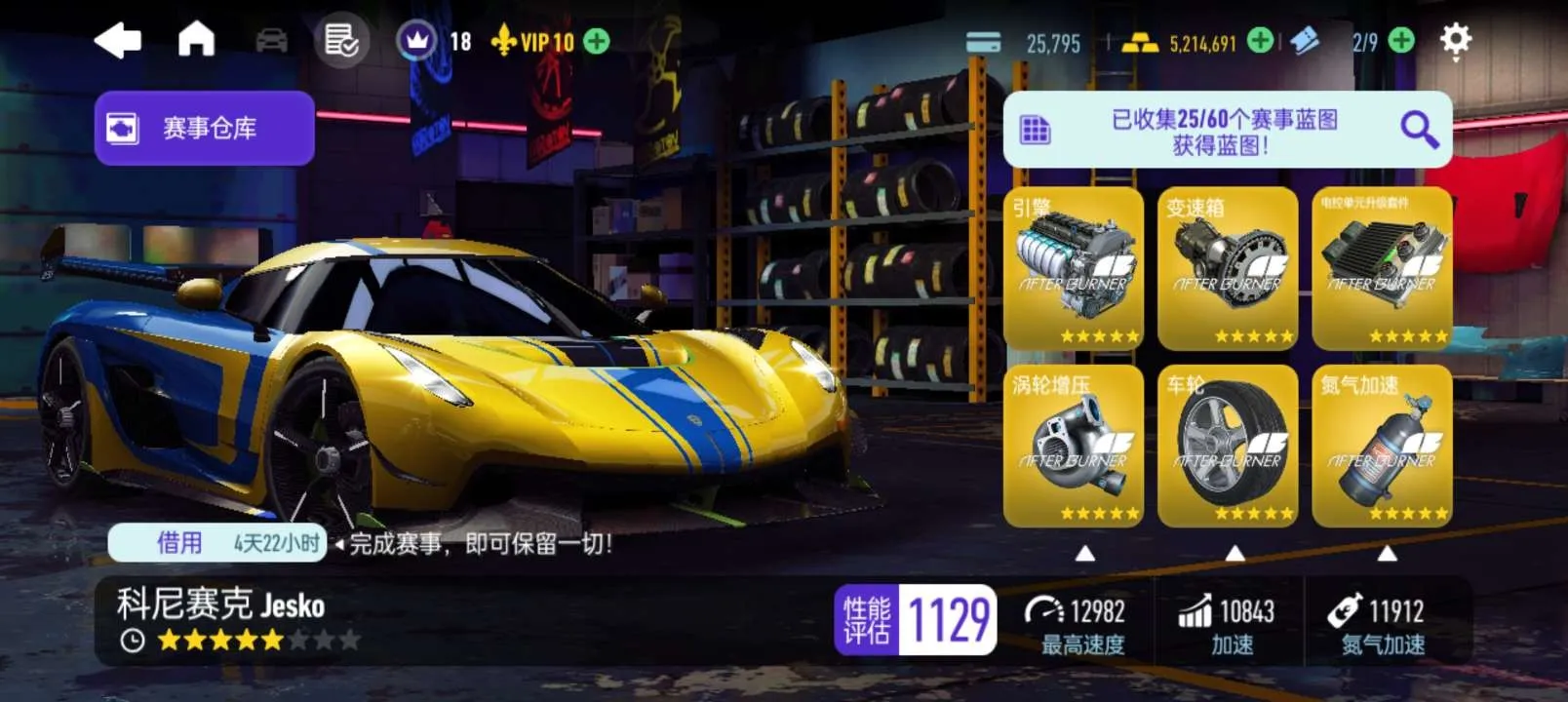The width and height of the screenshot is (1568, 702).
Task: Buy more gold bars
Action: [x=1260, y=41]
